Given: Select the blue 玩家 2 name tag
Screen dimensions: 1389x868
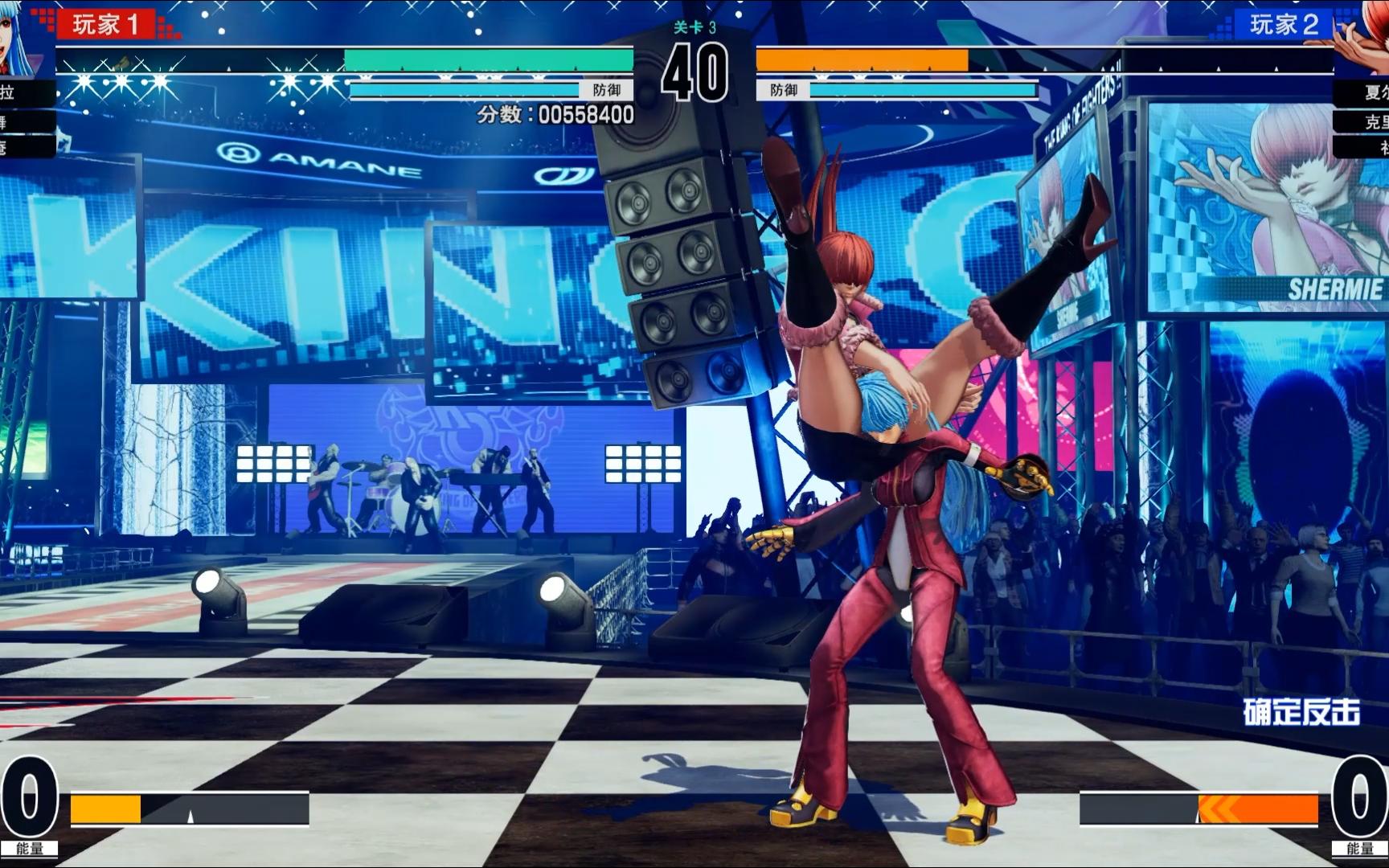Looking at the screenshot, I should pyautogui.click(x=1283, y=24).
